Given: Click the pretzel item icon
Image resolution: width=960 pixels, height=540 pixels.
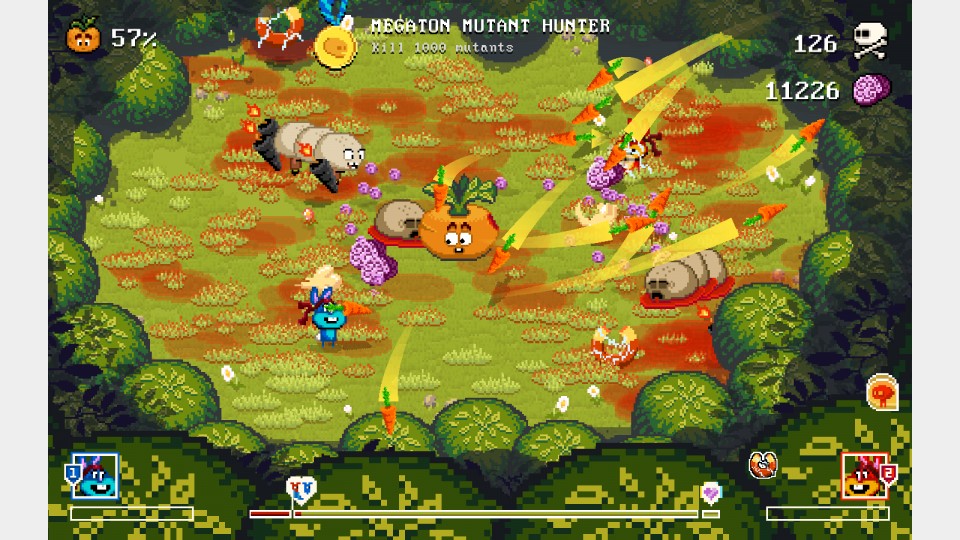Looking at the screenshot, I should click(x=763, y=465).
